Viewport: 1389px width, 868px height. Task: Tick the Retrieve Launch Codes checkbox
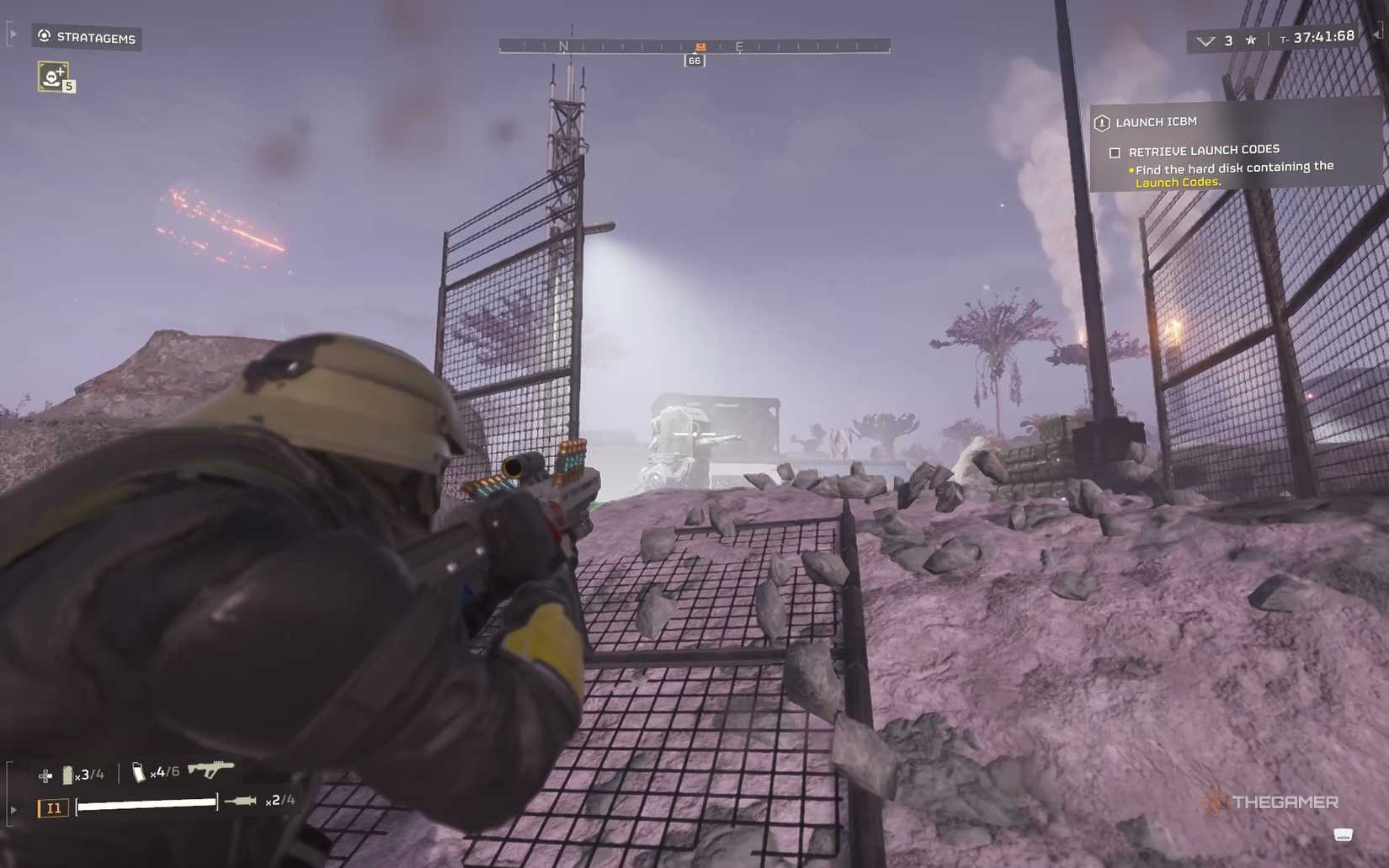[1115, 152]
